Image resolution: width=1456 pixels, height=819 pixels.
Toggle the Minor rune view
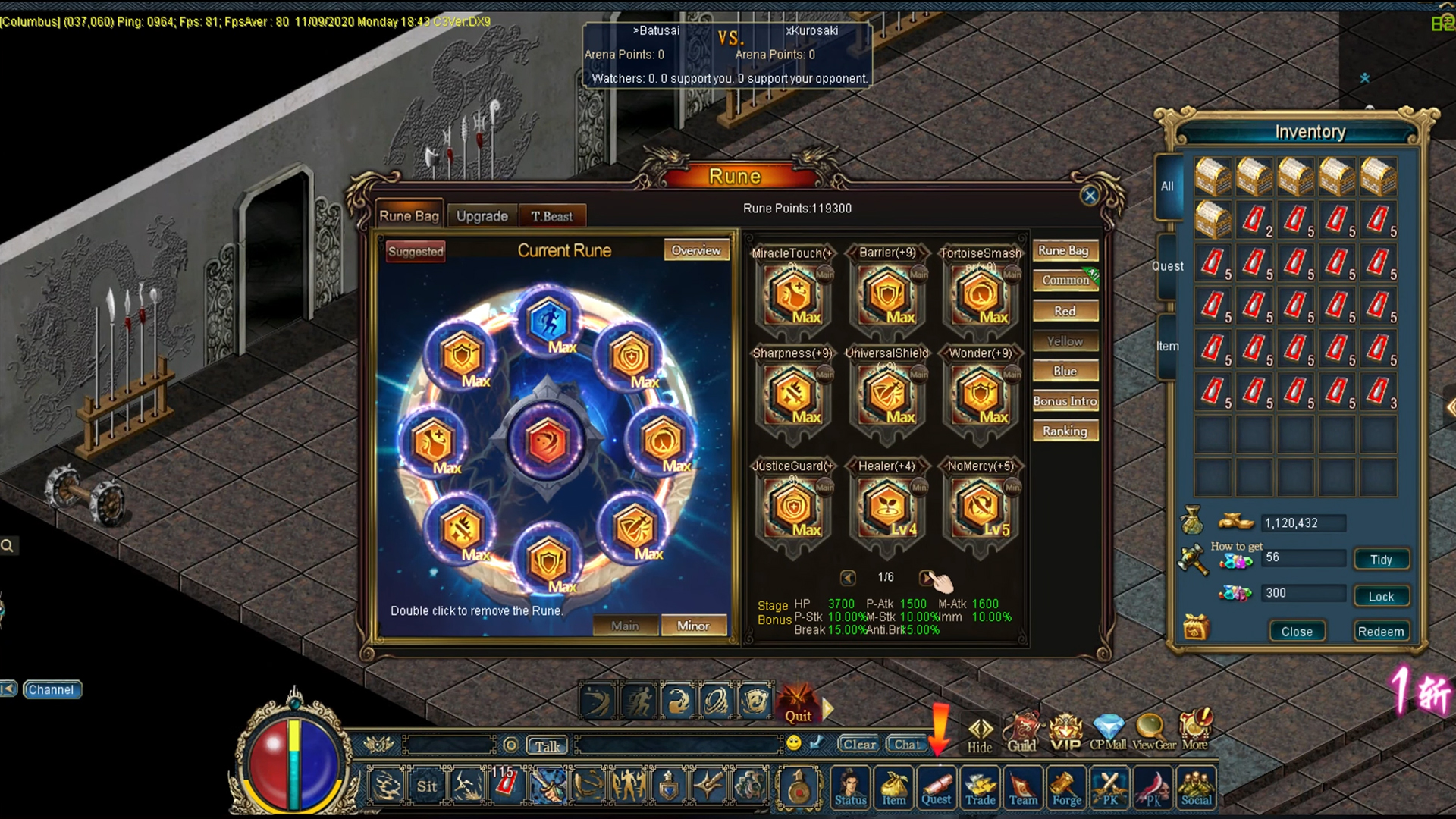692,625
